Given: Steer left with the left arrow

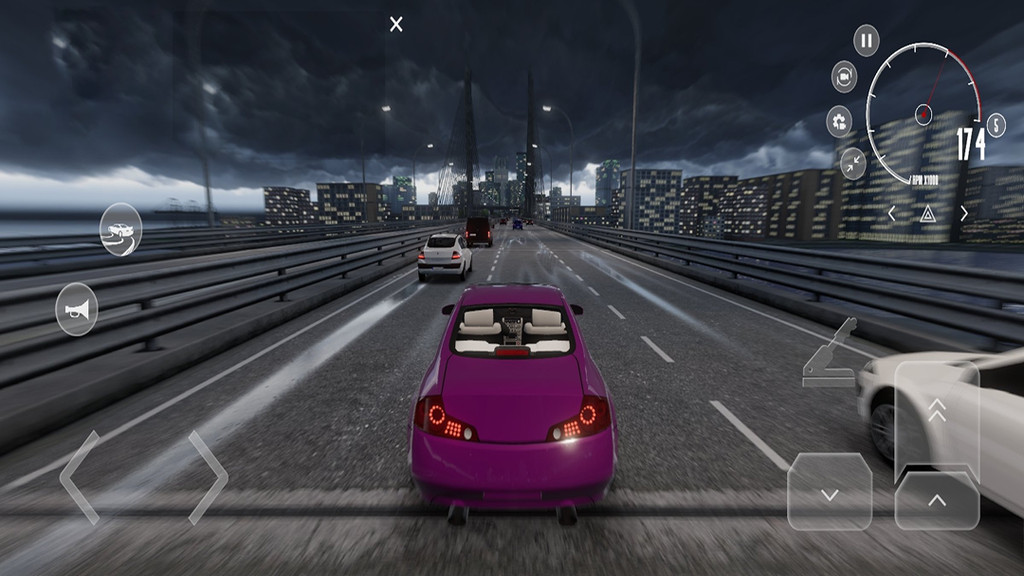Looking at the screenshot, I should coord(80,478).
